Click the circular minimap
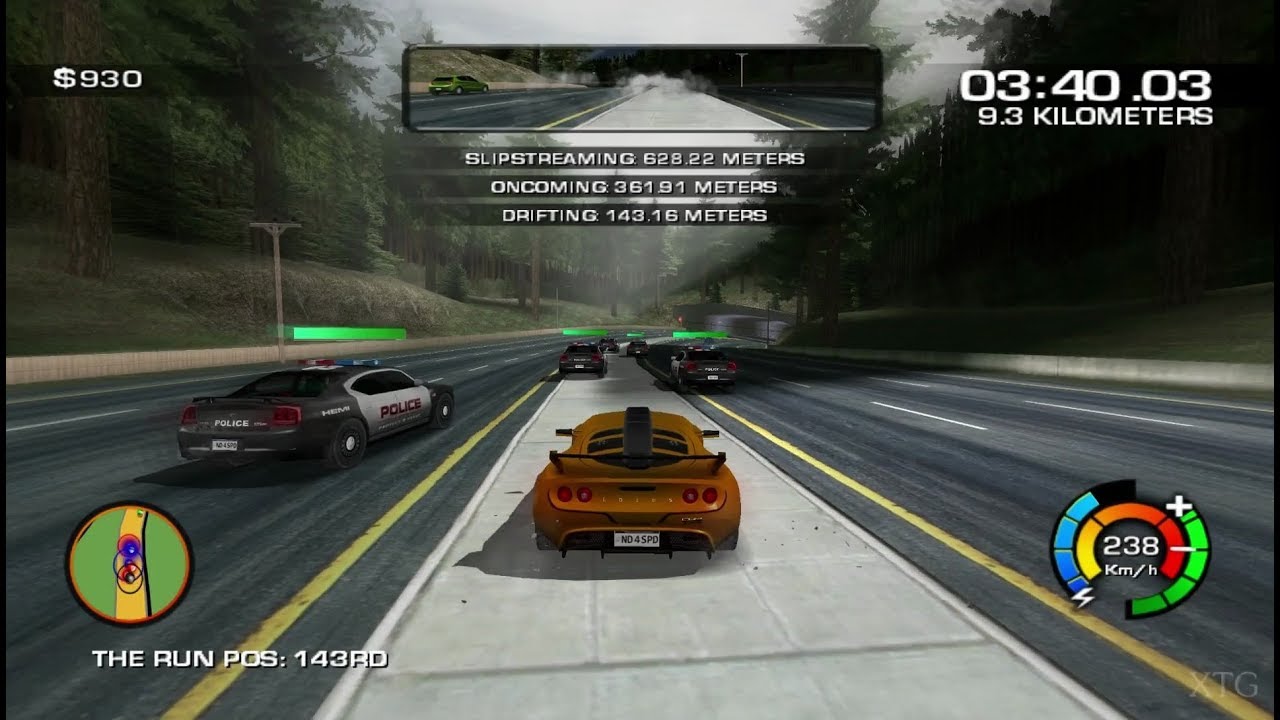 pyautogui.click(x=129, y=563)
